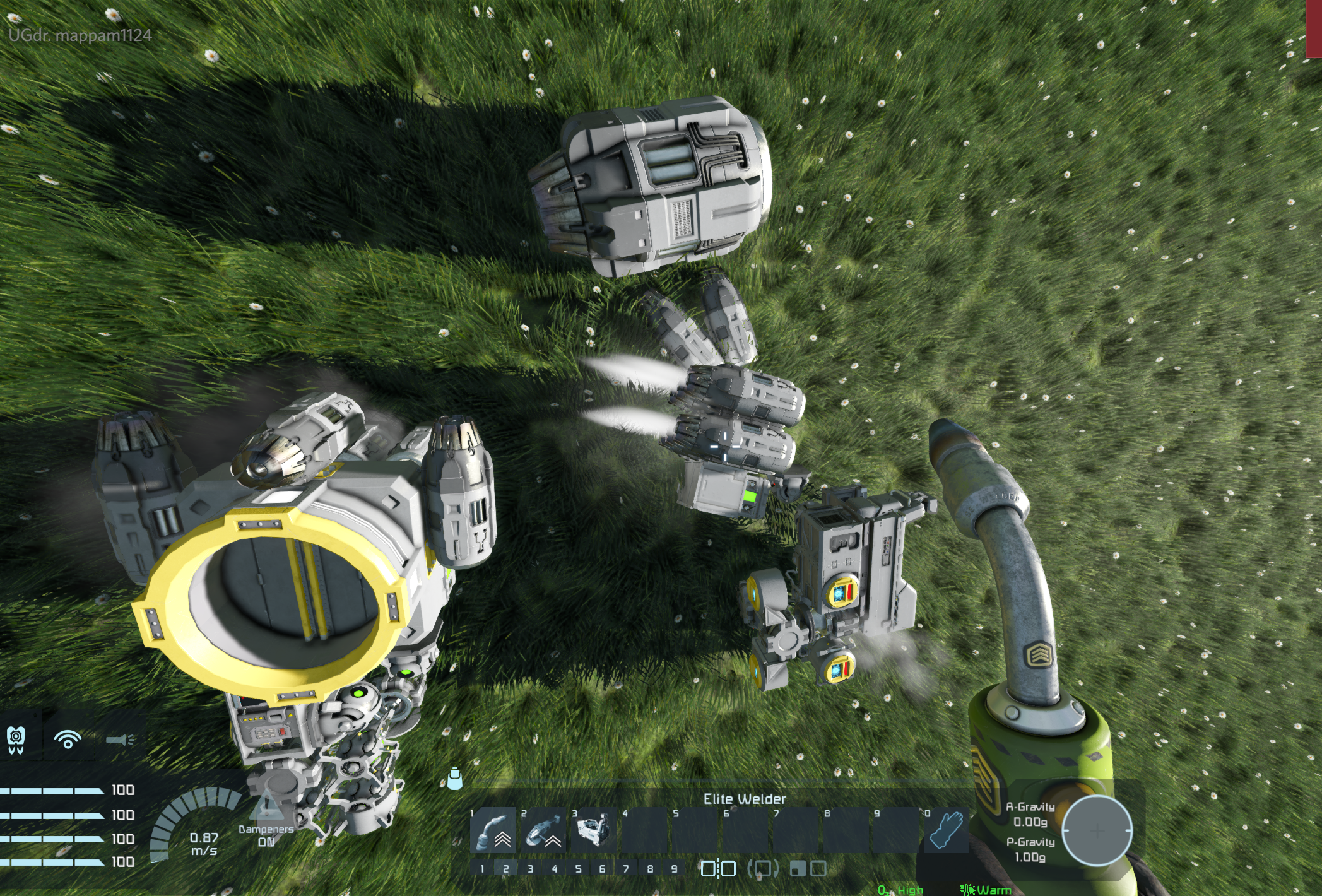The height and width of the screenshot is (896, 1322).
Task: Select the grinder tool in slot 2
Action: (x=545, y=830)
